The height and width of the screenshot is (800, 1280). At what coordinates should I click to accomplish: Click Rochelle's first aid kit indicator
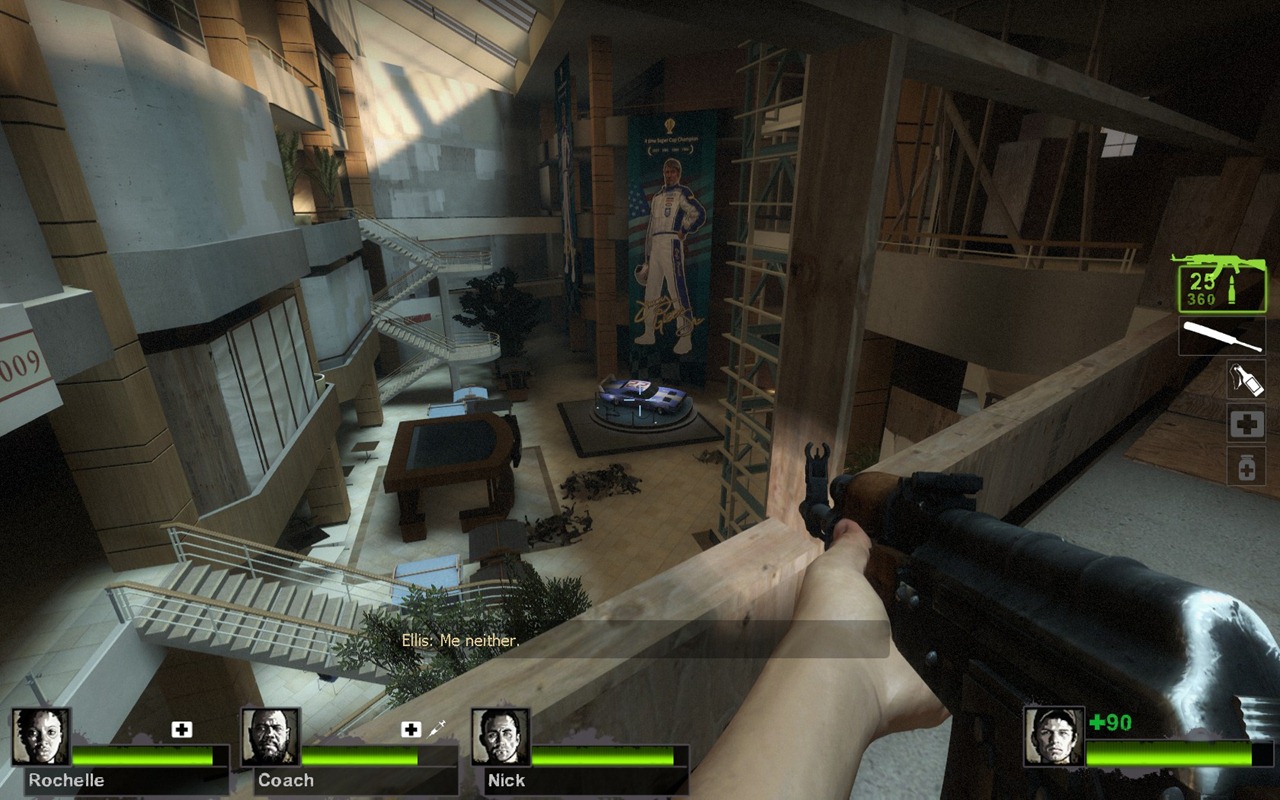181,730
